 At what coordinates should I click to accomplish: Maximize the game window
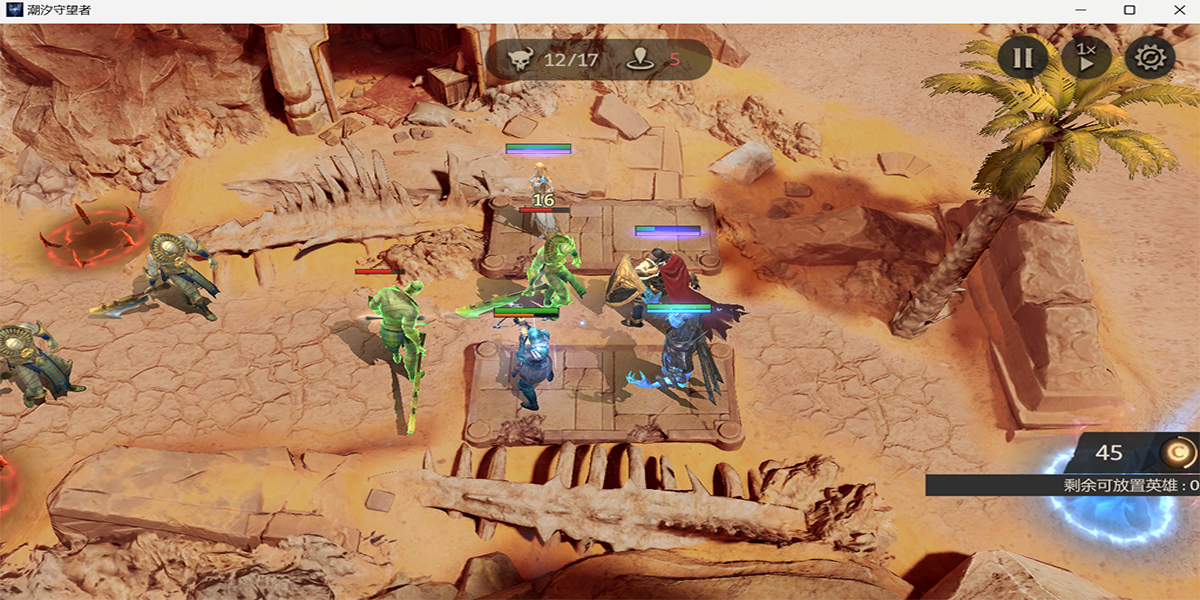(1129, 10)
